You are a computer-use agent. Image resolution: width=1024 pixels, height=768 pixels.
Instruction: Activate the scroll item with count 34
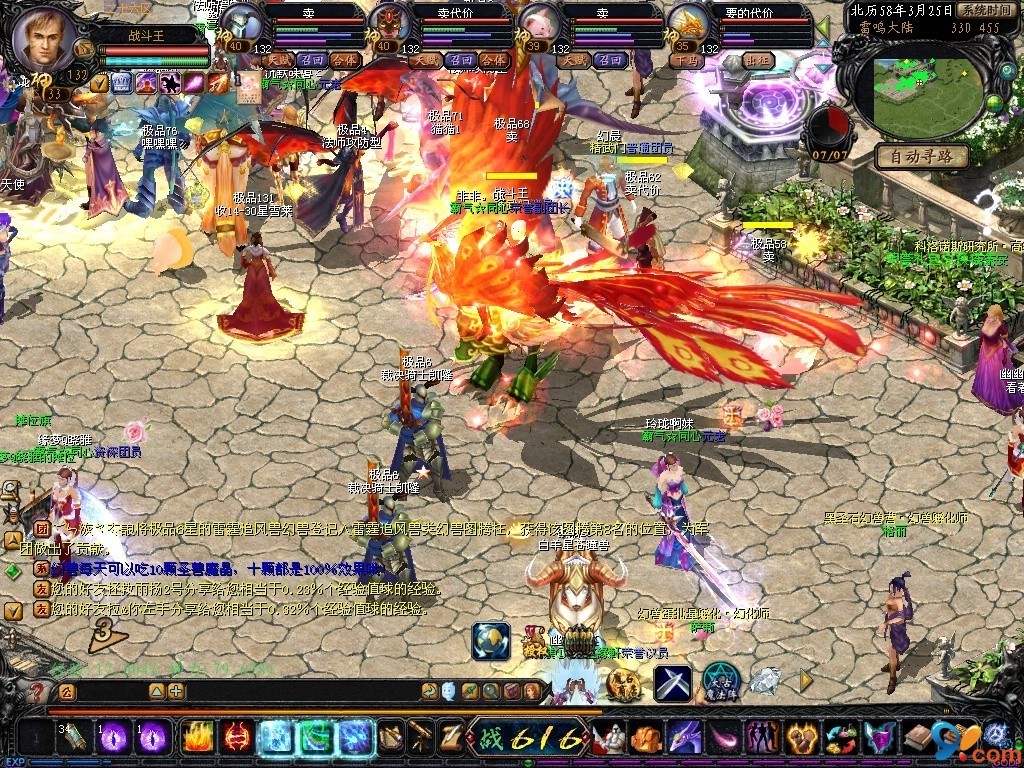pyautogui.click(x=74, y=738)
